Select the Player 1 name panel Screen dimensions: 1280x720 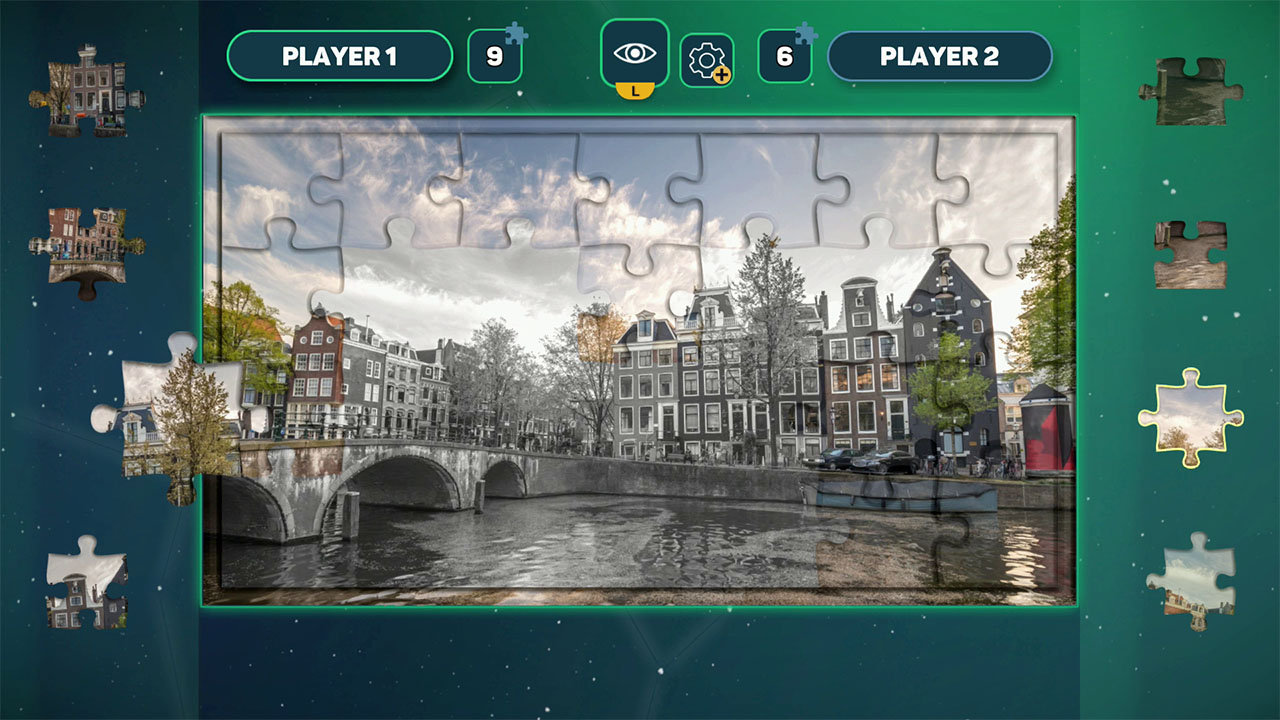point(340,55)
